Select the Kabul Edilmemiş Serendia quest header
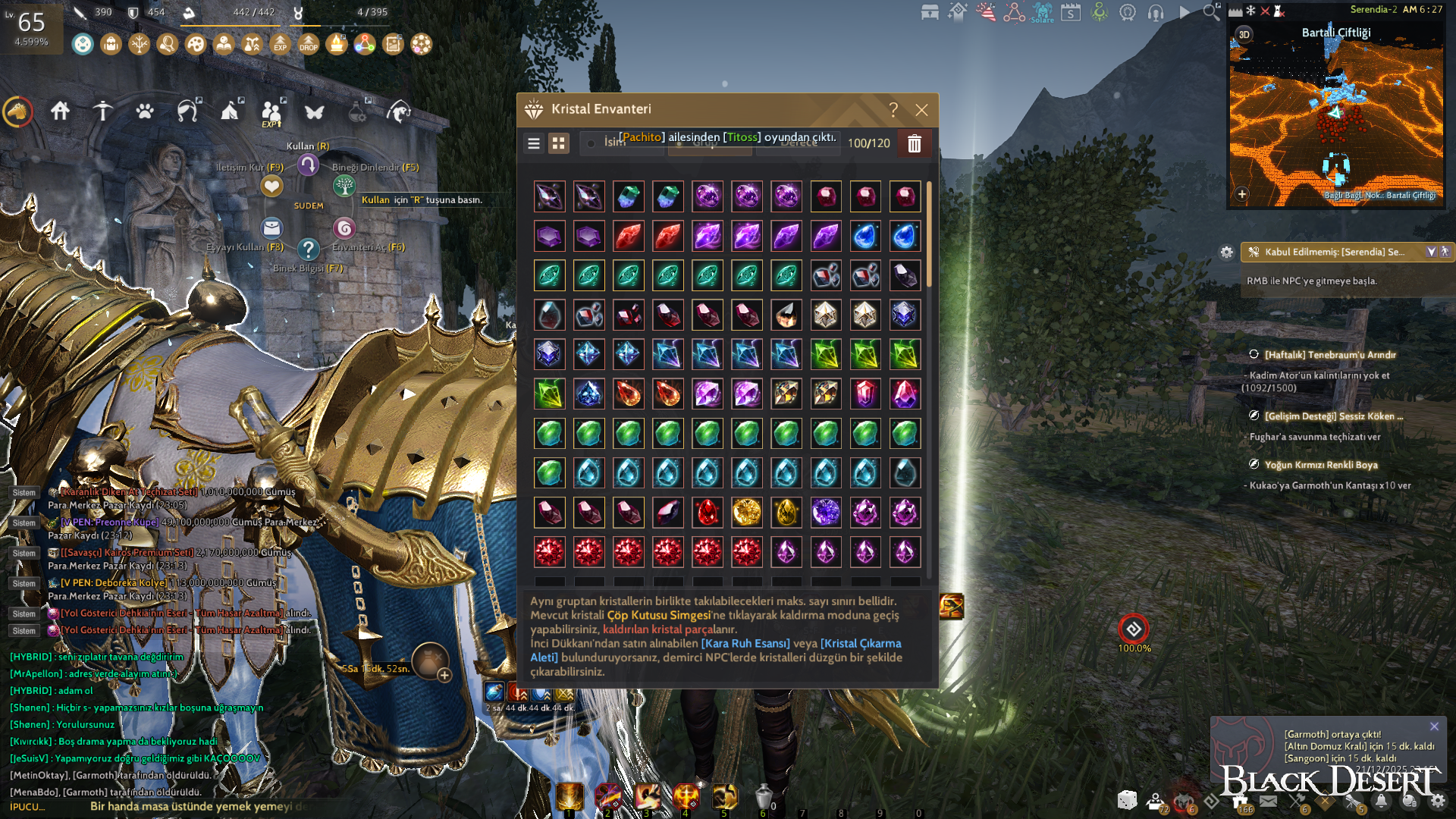Viewport: 1456px width, 819px height. click(1335, 252)
